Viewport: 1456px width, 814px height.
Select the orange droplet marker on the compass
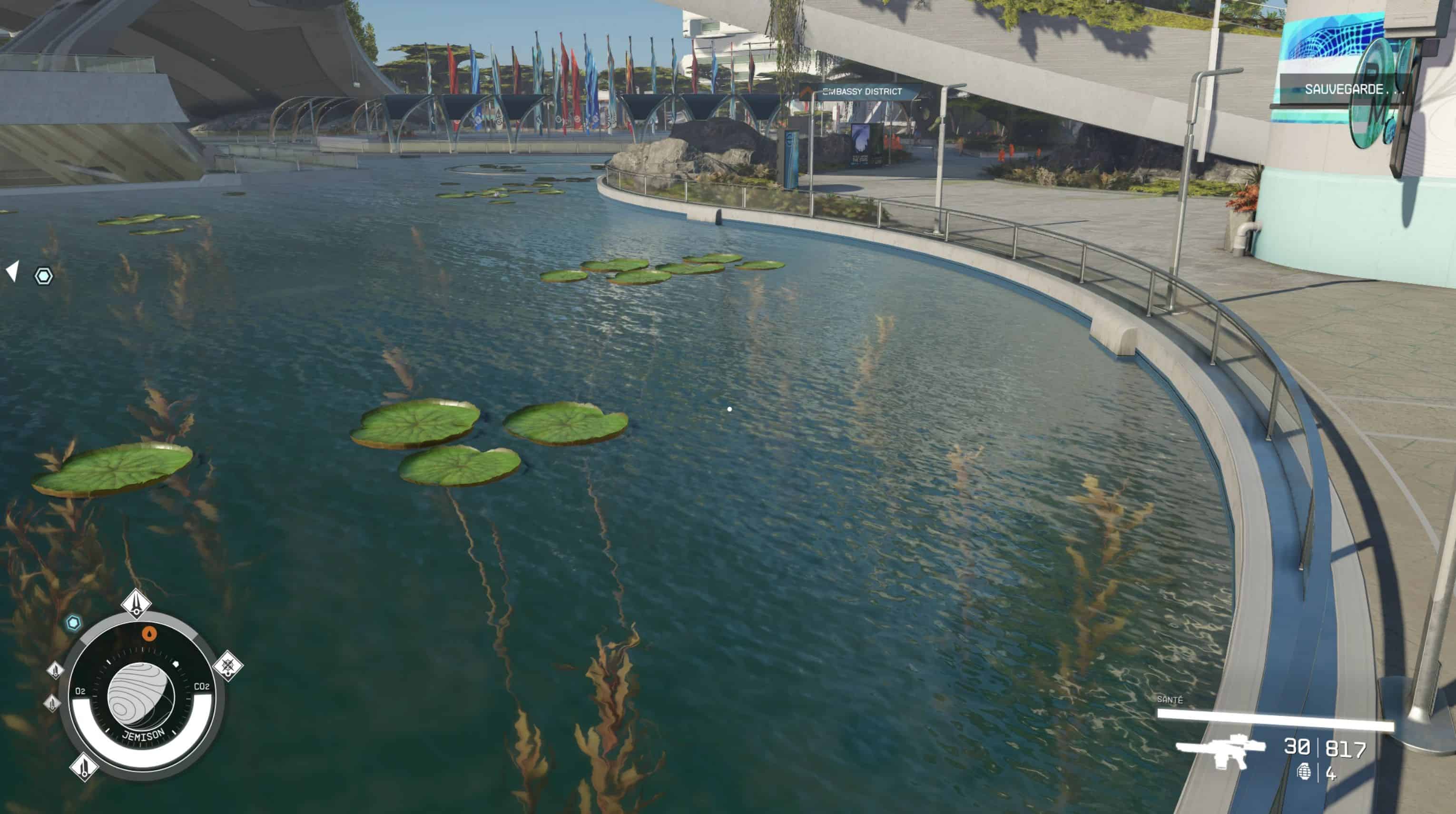pos(148,634)
